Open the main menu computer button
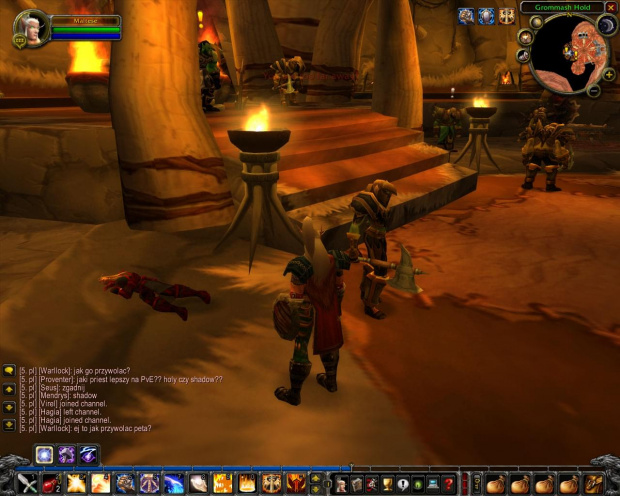 pyautogui.click(x=433, y=484)
